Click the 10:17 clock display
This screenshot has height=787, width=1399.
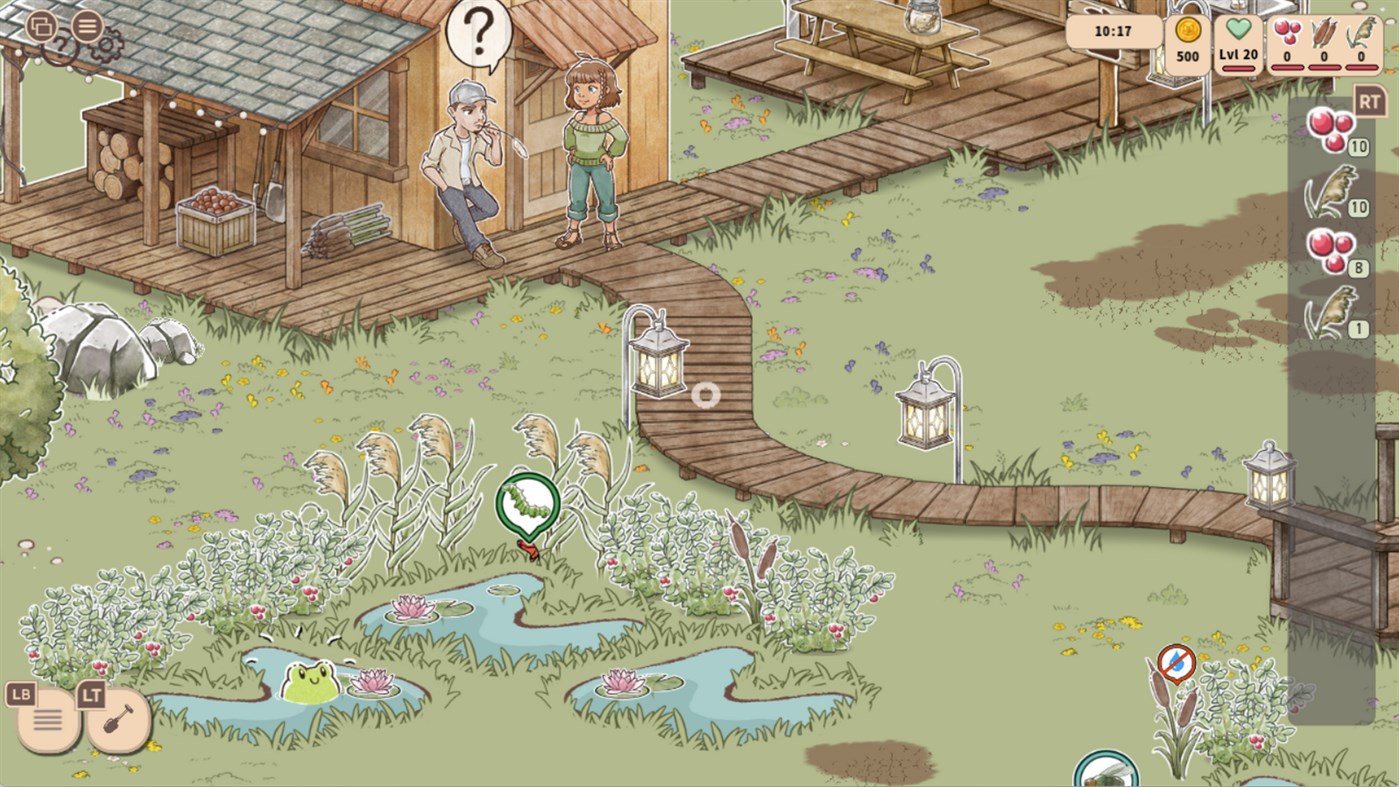[x=1112, y=30]
